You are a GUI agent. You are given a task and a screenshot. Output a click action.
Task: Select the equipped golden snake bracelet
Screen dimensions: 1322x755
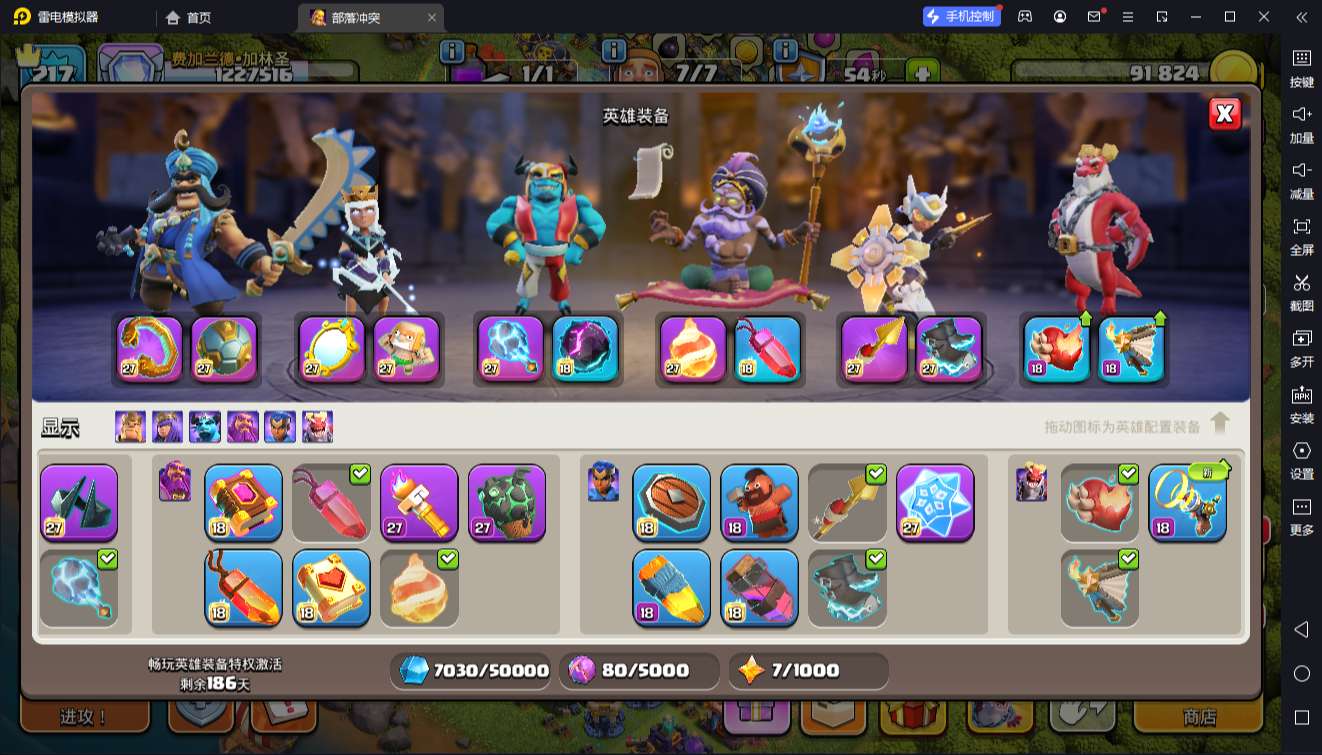tap(150, 349)
